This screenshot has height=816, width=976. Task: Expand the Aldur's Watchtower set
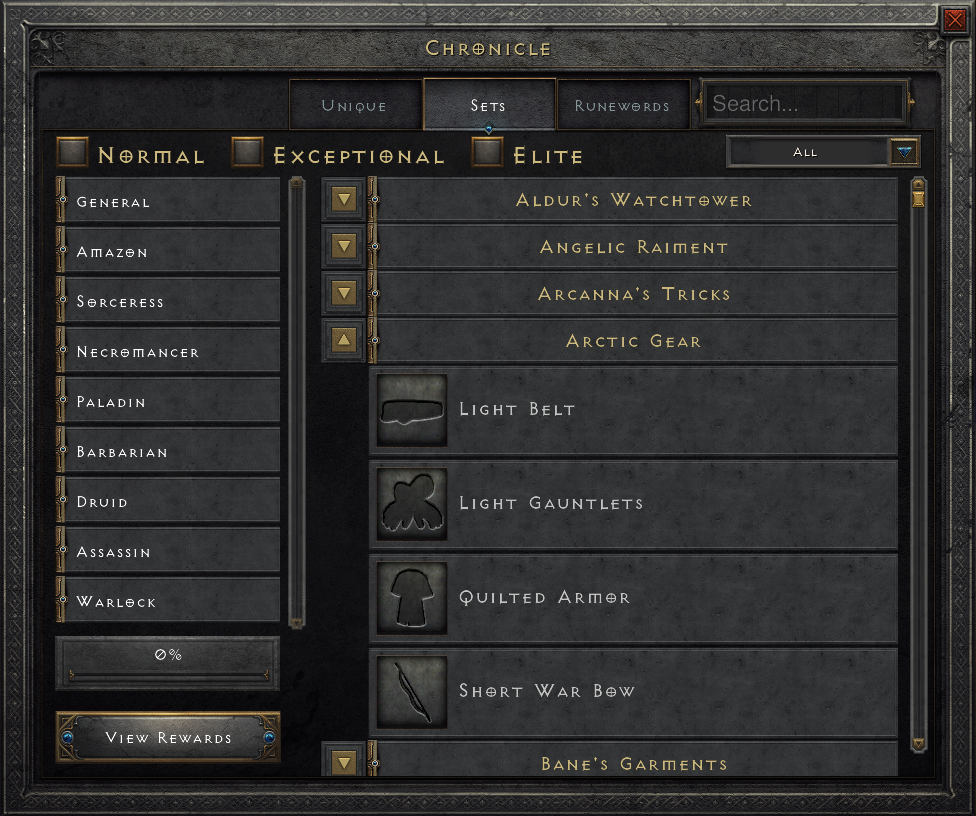pyautogui.click(x=344, y=200)
